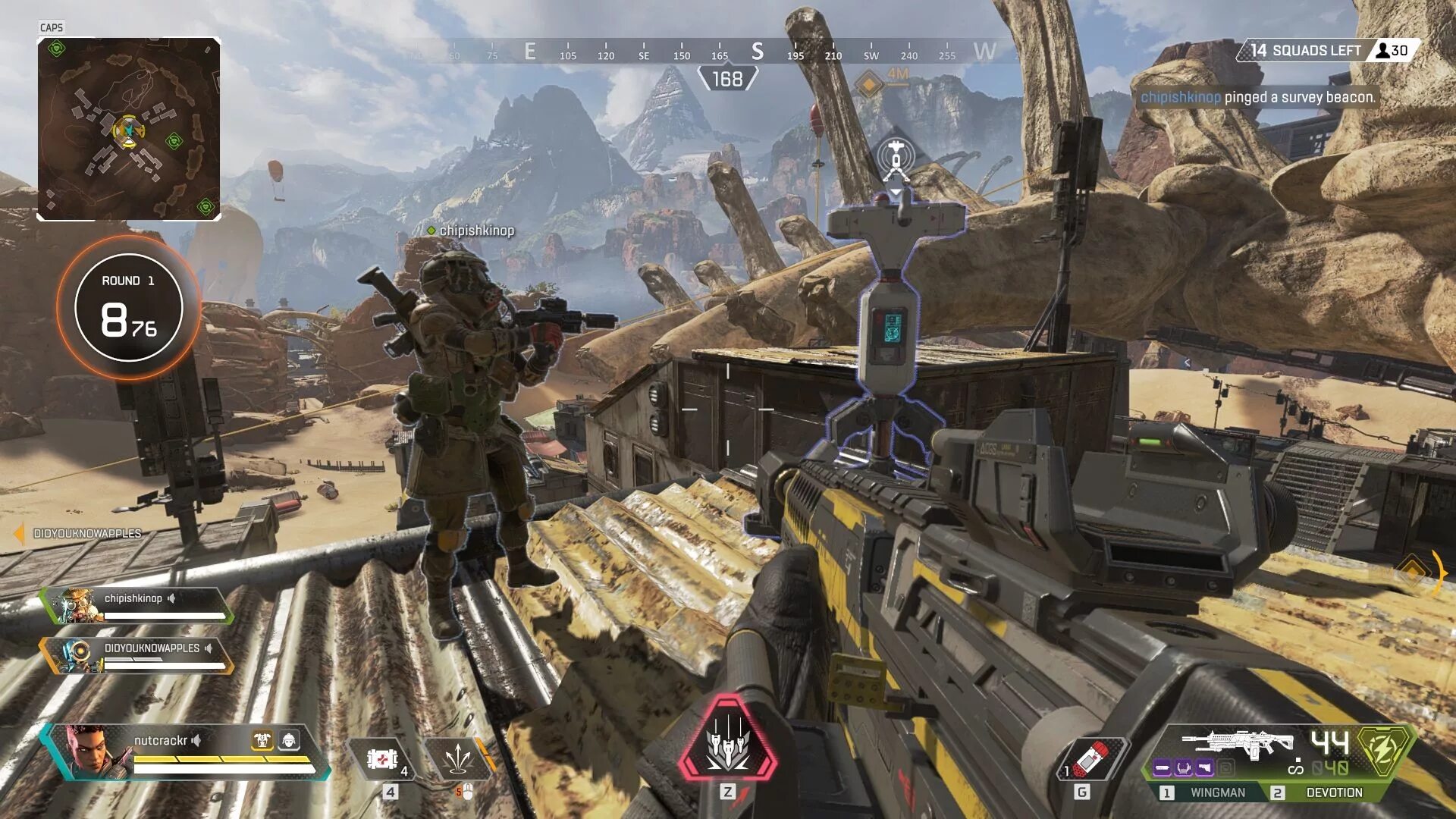This screenshot has width=1456, height=819.
Task: Select the Wingman weapon slot
Action: coord(1216,792)
